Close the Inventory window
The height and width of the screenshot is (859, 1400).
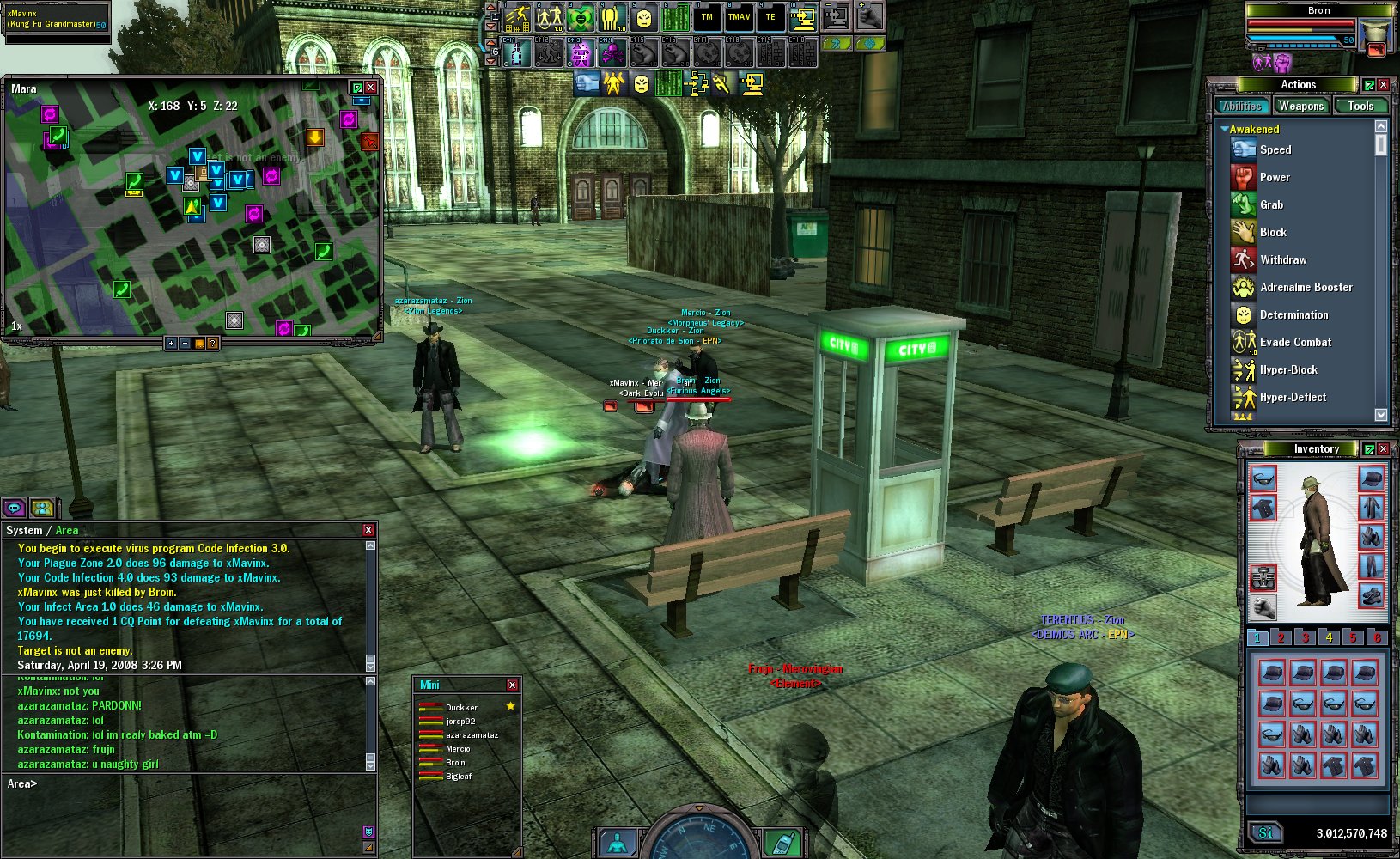[1383, 449]
